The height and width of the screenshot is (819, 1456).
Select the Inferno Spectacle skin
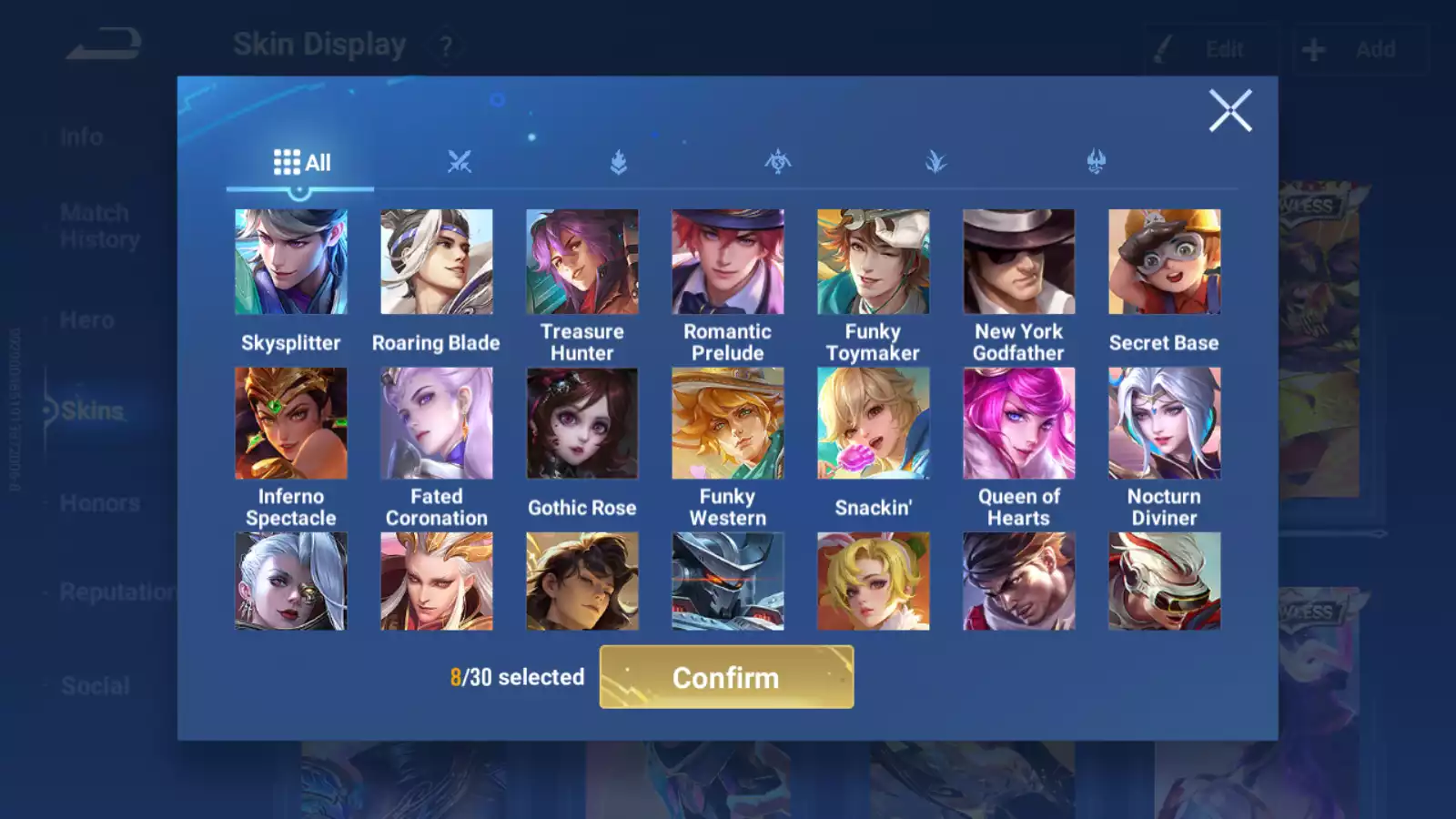tap(291, 423)
